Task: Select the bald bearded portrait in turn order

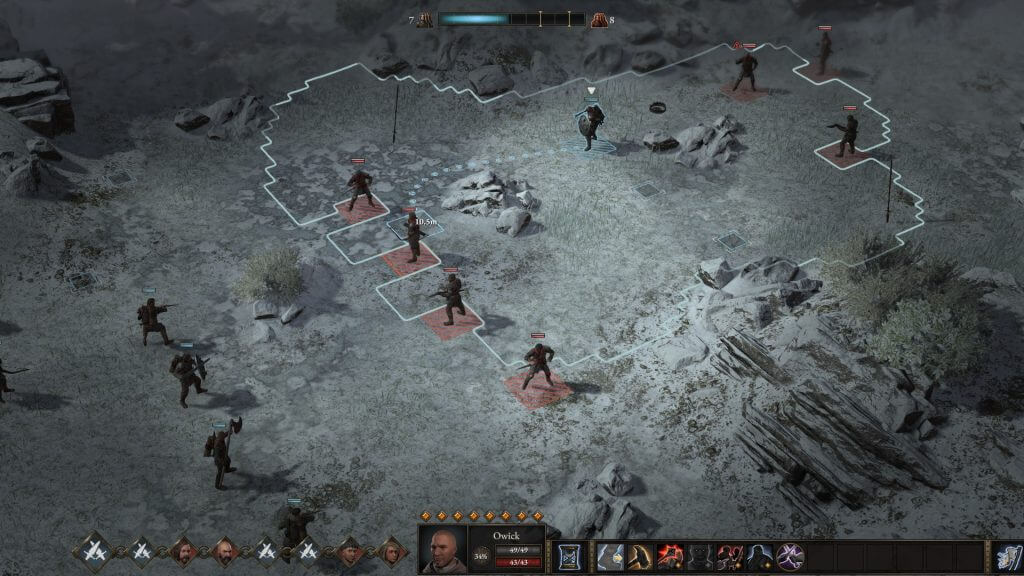Action: tap(224, 551)
